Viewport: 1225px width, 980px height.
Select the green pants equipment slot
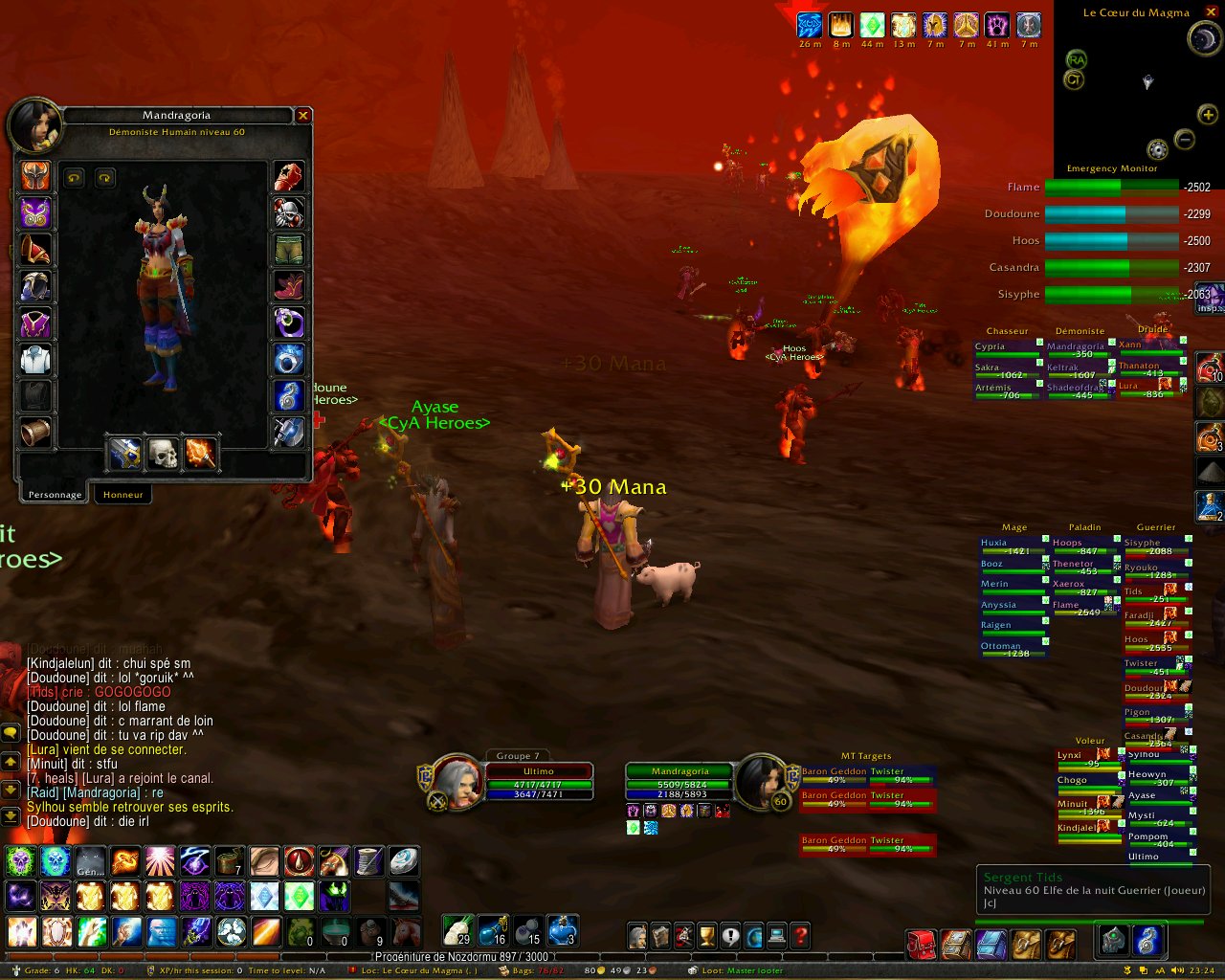point(289,249)
